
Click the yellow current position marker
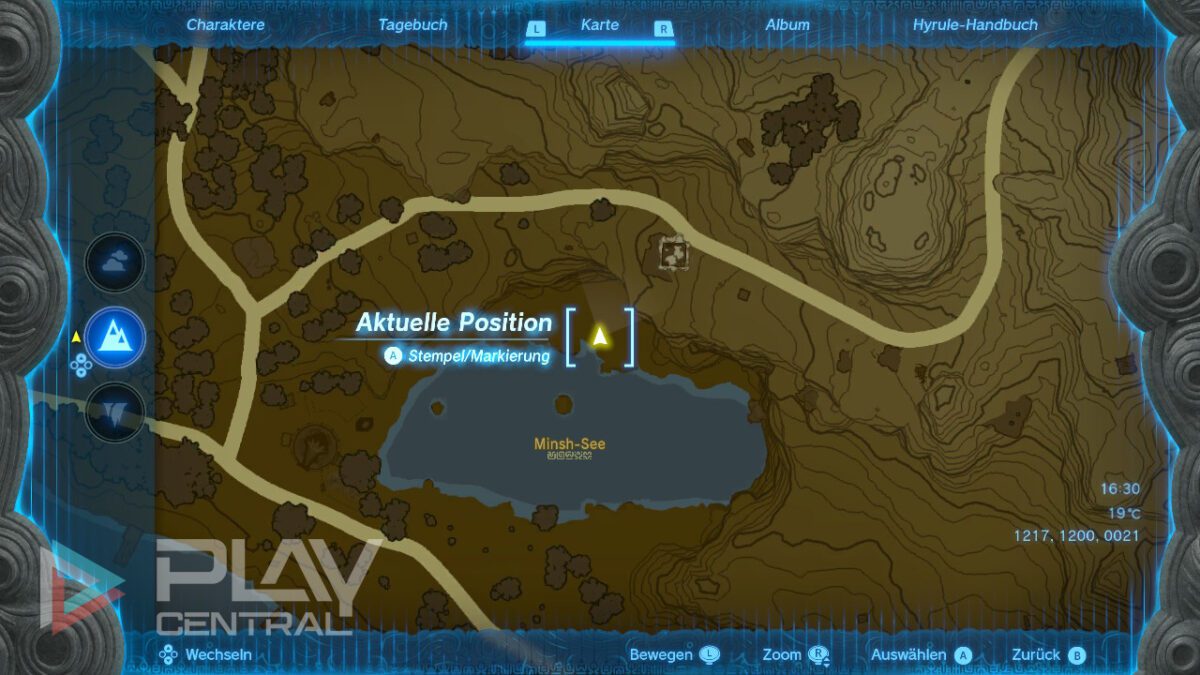click(600, 336)
